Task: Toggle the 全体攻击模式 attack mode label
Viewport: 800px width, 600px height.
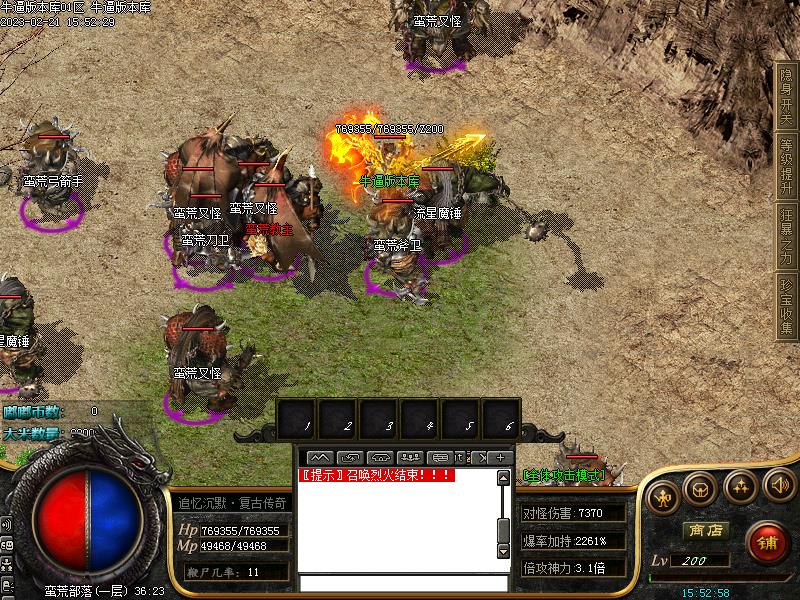Action: pos(565,475)
